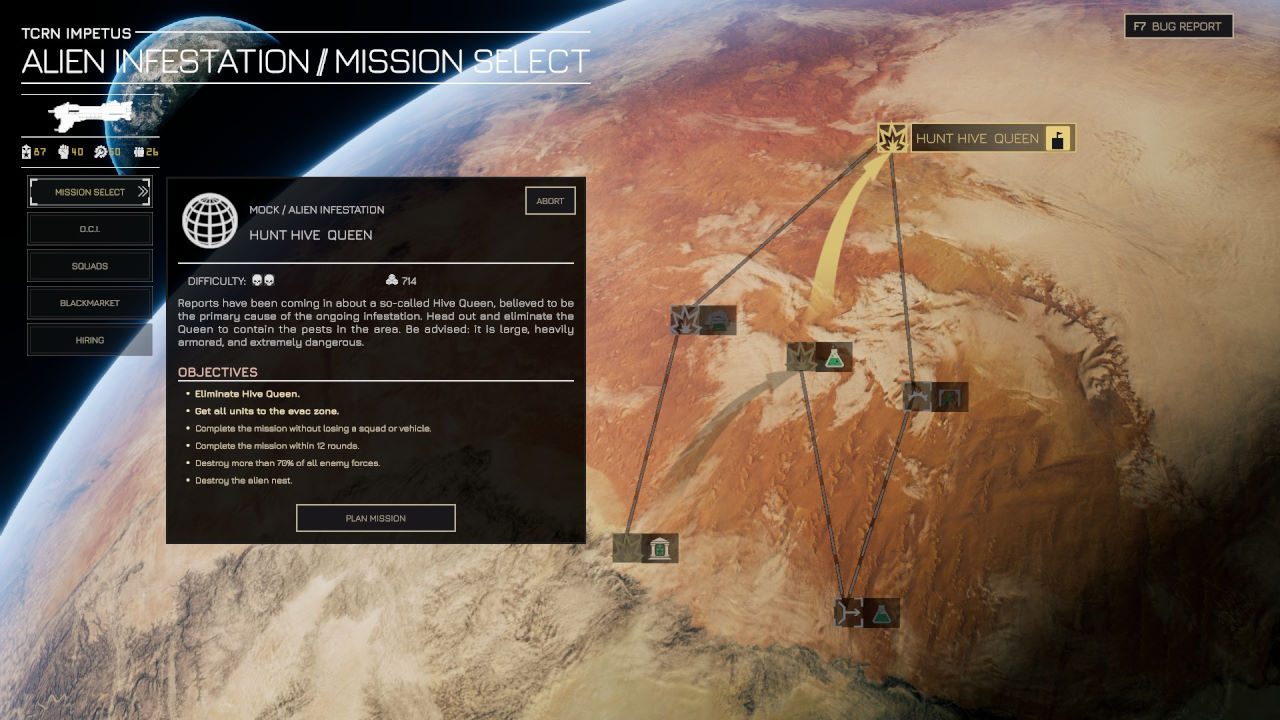
Task: Select the flask node with the branching arrow
Action: click(867, 613)
